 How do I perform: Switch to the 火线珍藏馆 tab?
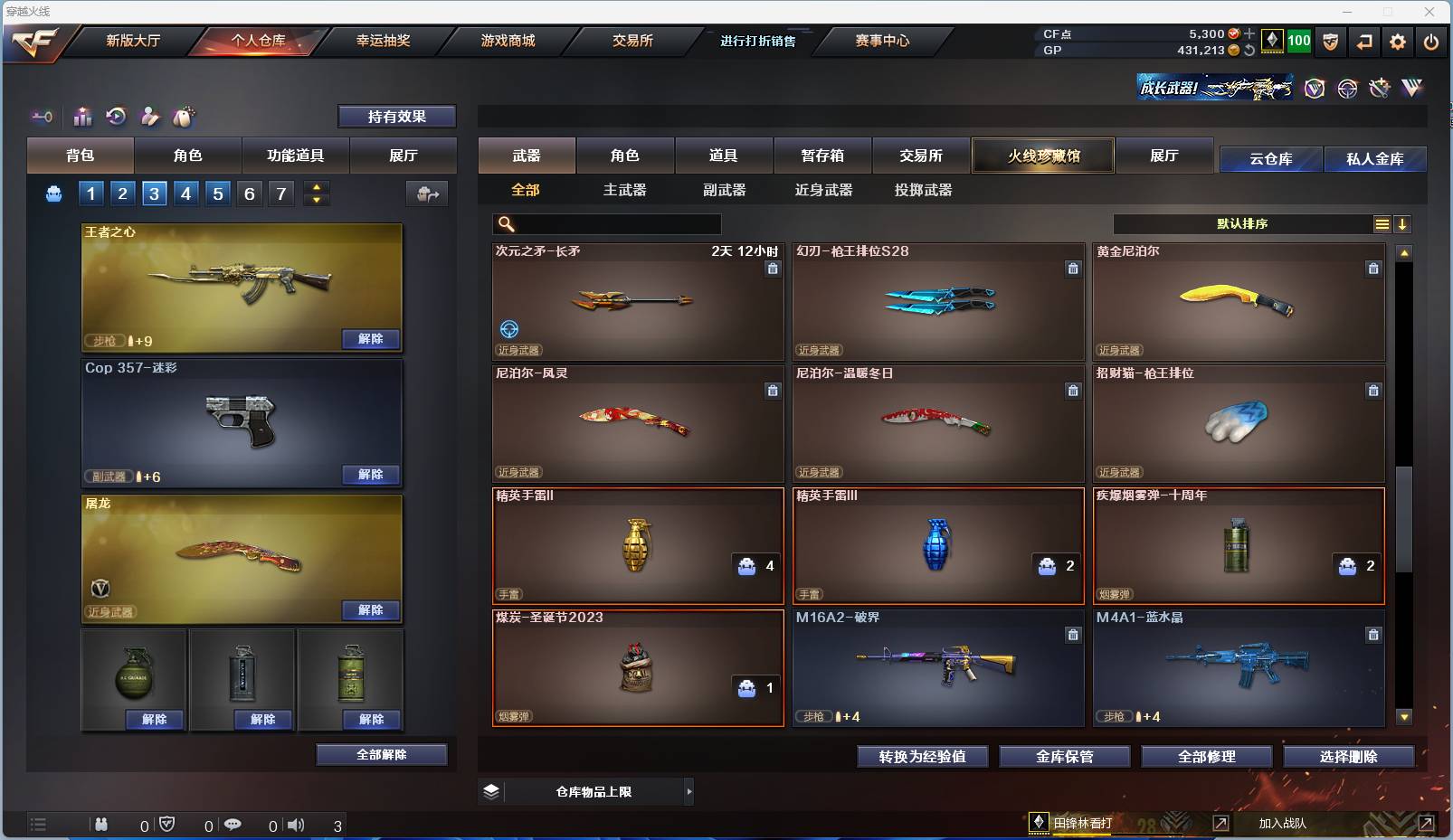tap(1042, 156)
